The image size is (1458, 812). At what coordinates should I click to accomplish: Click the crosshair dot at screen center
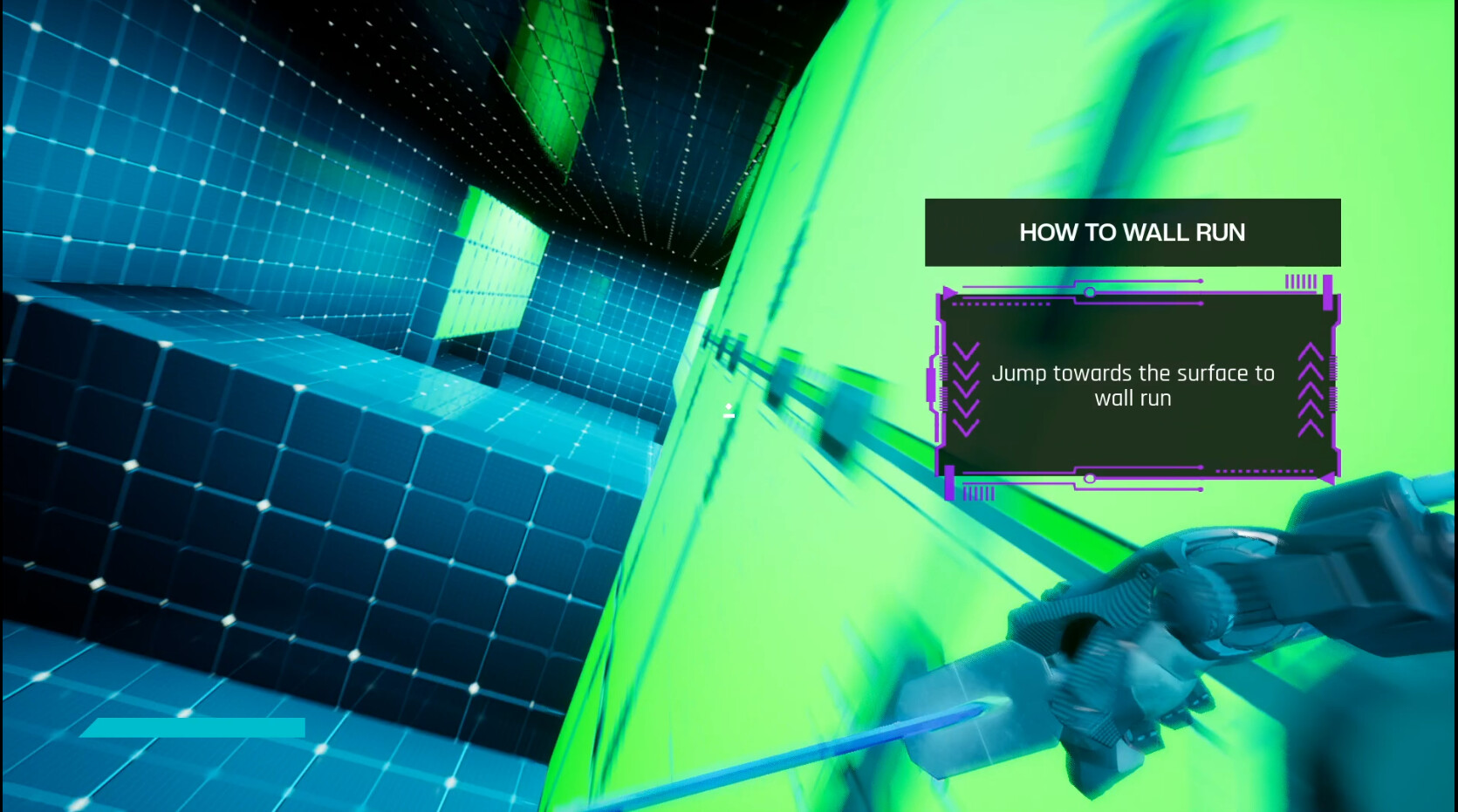[x=729, y=411]
